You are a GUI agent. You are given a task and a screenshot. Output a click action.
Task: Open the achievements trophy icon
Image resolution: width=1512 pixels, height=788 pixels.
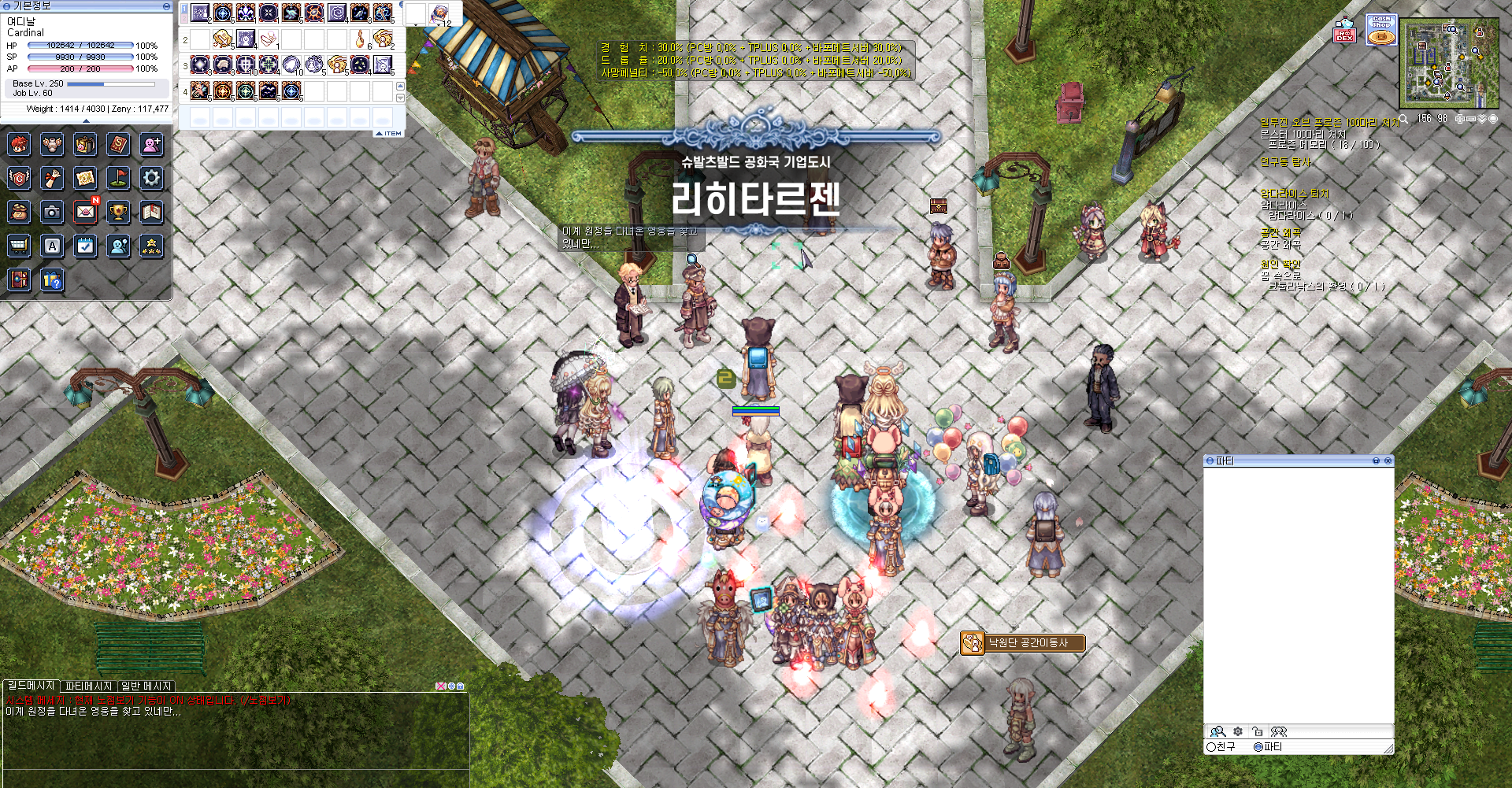[118, 213]
